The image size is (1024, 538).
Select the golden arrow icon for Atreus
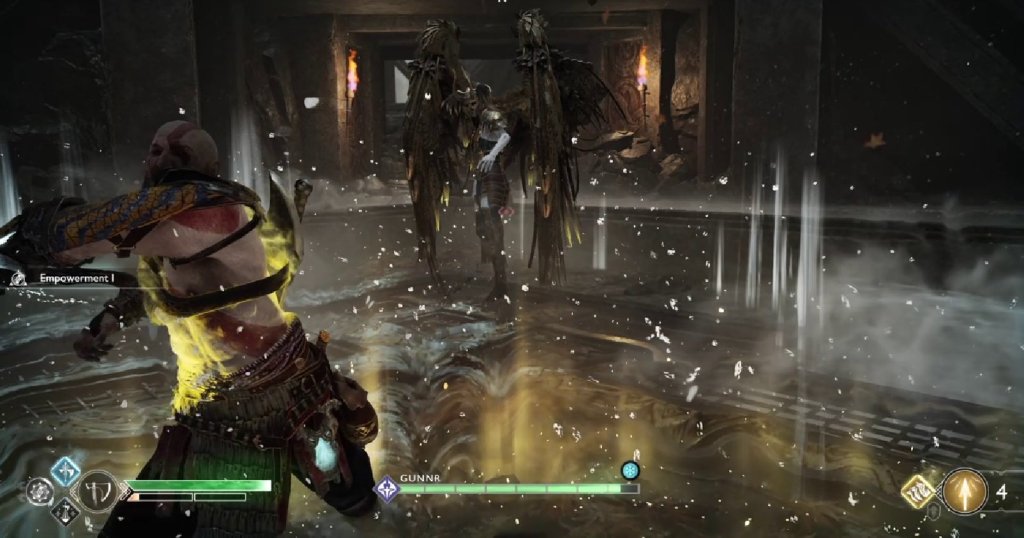964,491
